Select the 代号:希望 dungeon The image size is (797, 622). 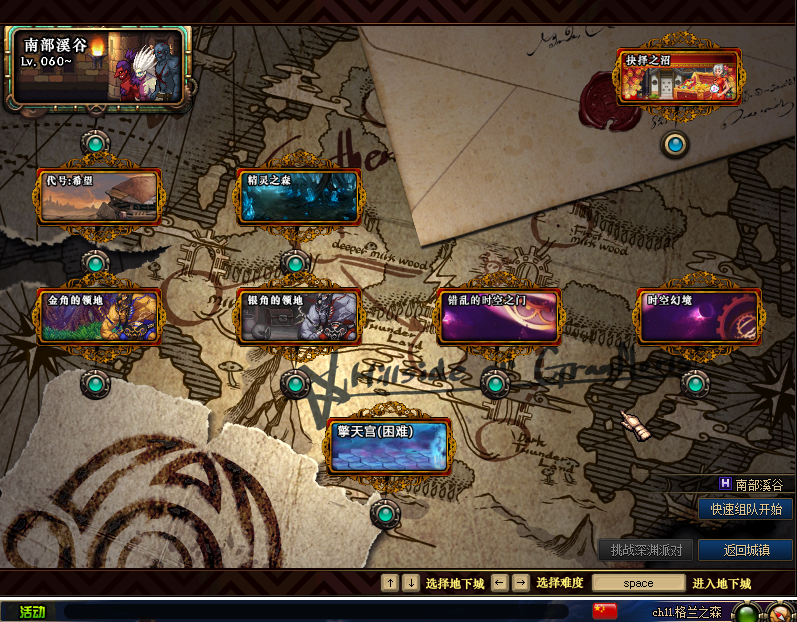pyautogui.click(x=98, y=196)
